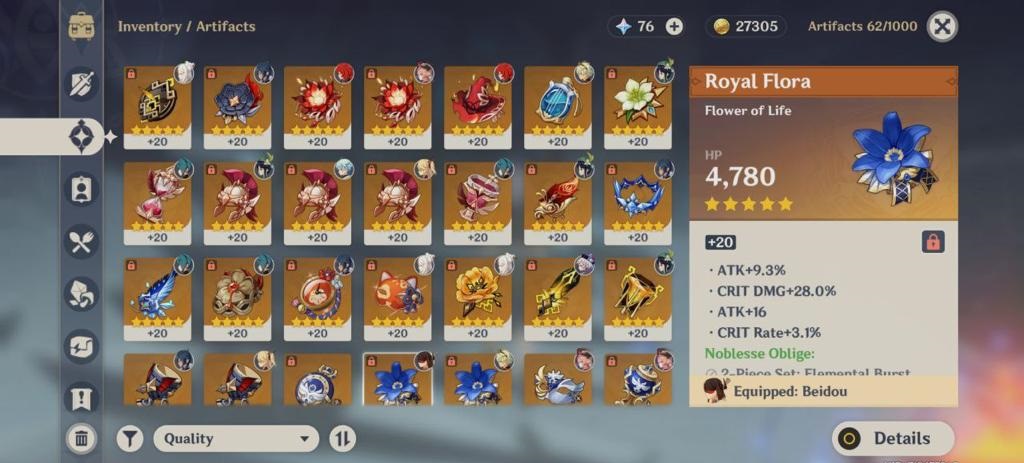Close the inventory screen
The width and height of the screenshot is (1024, 463).
942,27
